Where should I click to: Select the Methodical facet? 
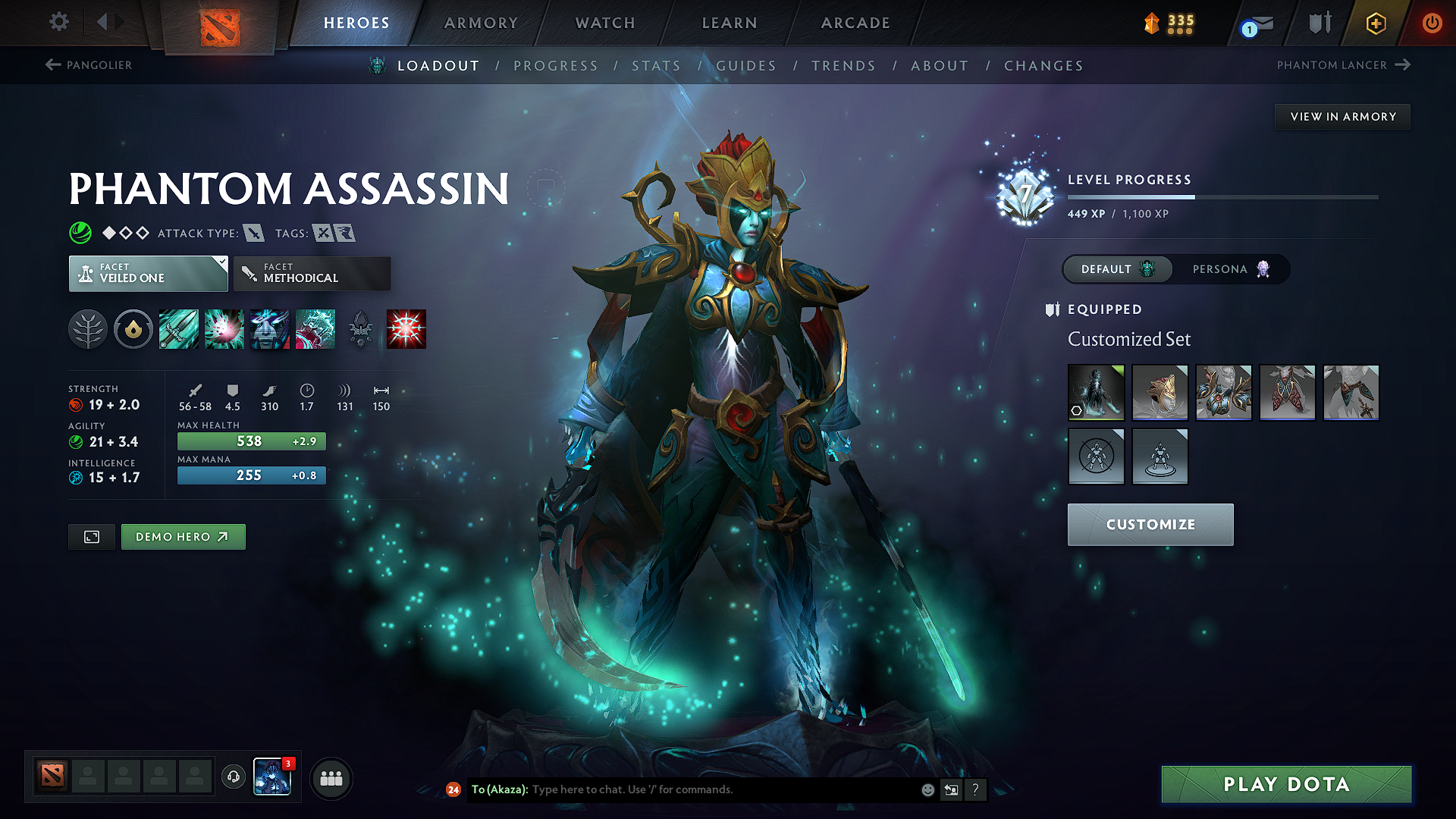pyautogui.click(x=311, y=274)
